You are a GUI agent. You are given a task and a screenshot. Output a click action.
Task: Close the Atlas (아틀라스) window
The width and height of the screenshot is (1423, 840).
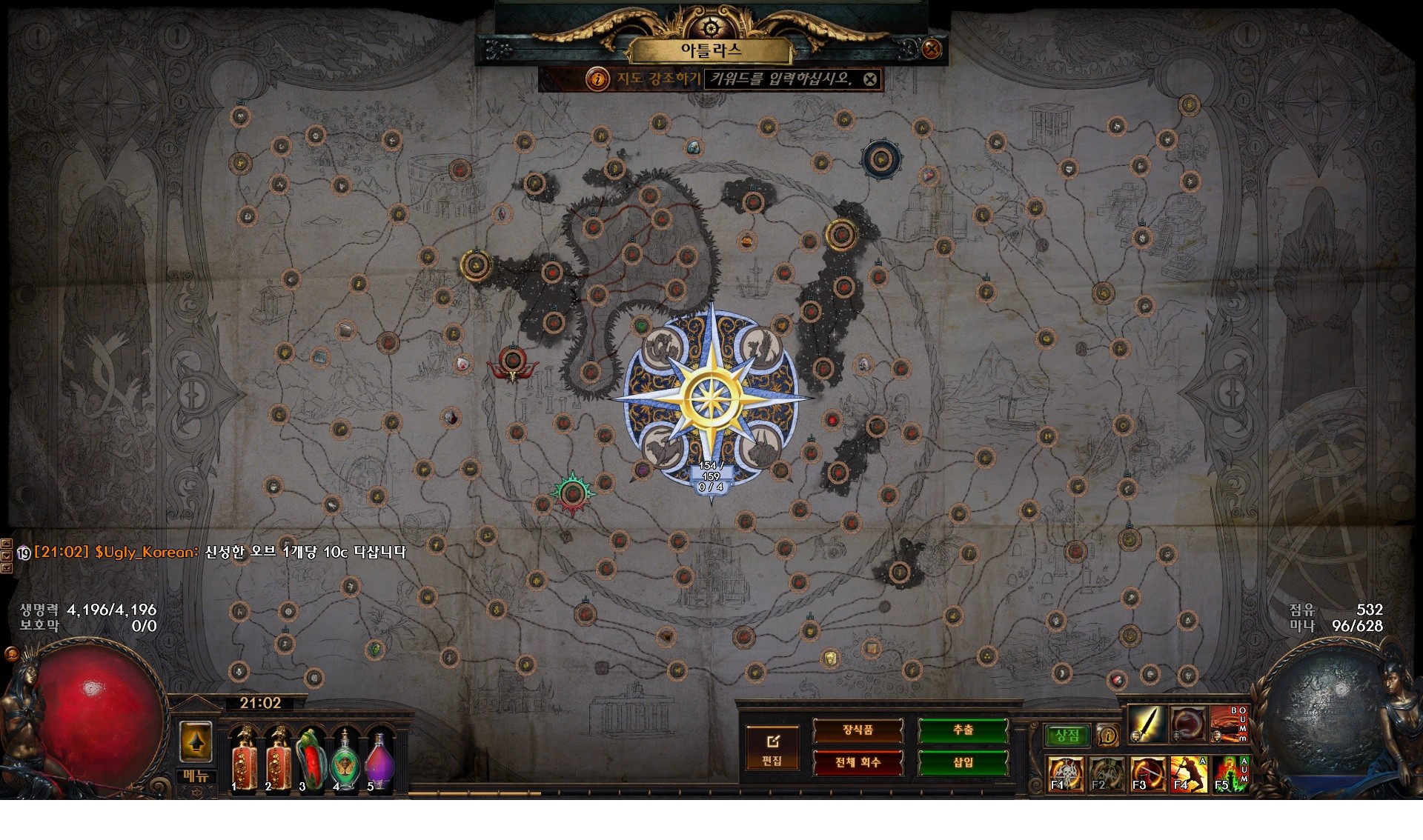click(932, 49)
